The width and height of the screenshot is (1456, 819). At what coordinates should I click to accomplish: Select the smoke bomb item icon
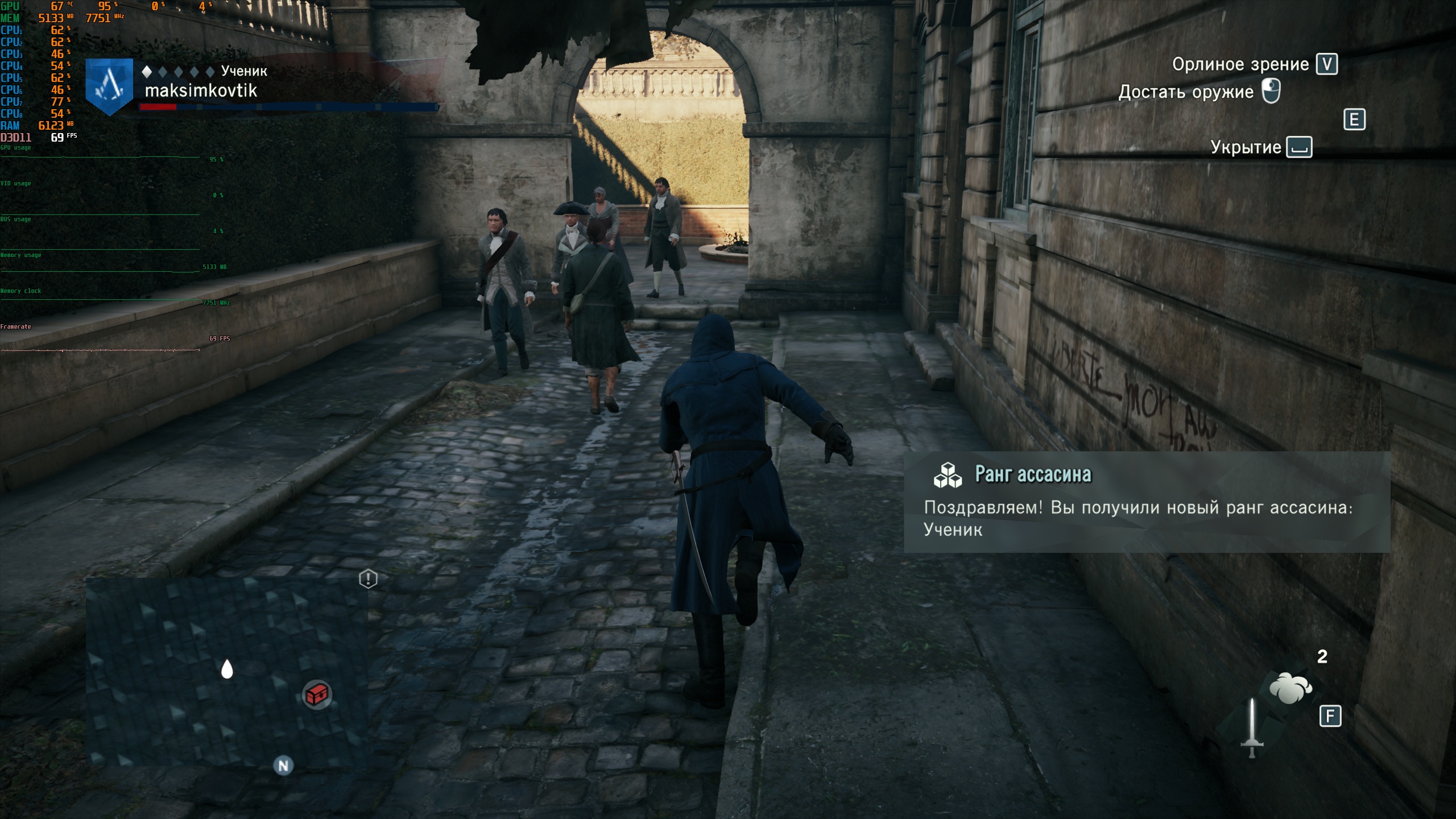click(1290, 688)
